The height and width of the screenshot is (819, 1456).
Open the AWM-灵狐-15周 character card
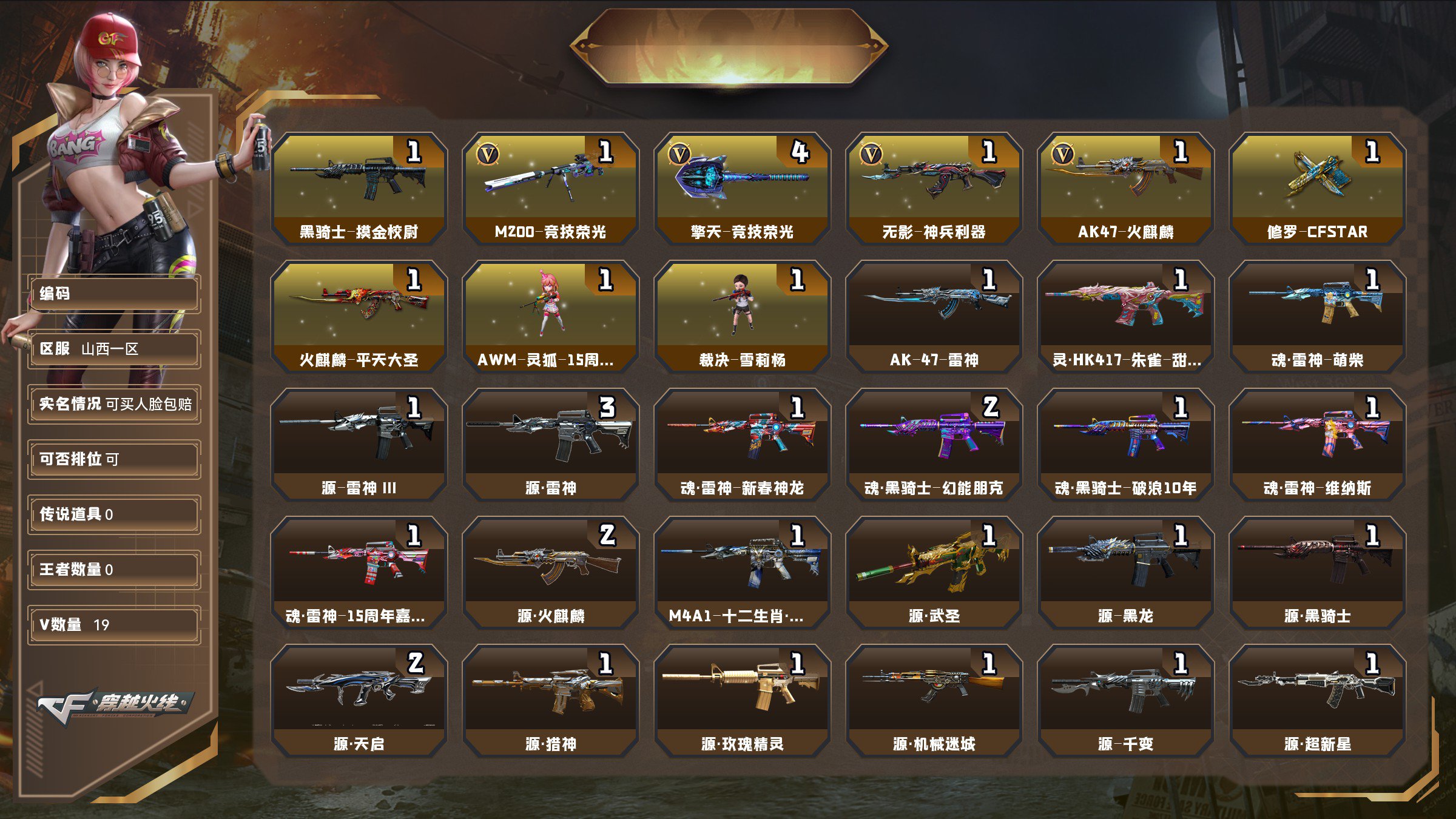click(x=550, y=316)
